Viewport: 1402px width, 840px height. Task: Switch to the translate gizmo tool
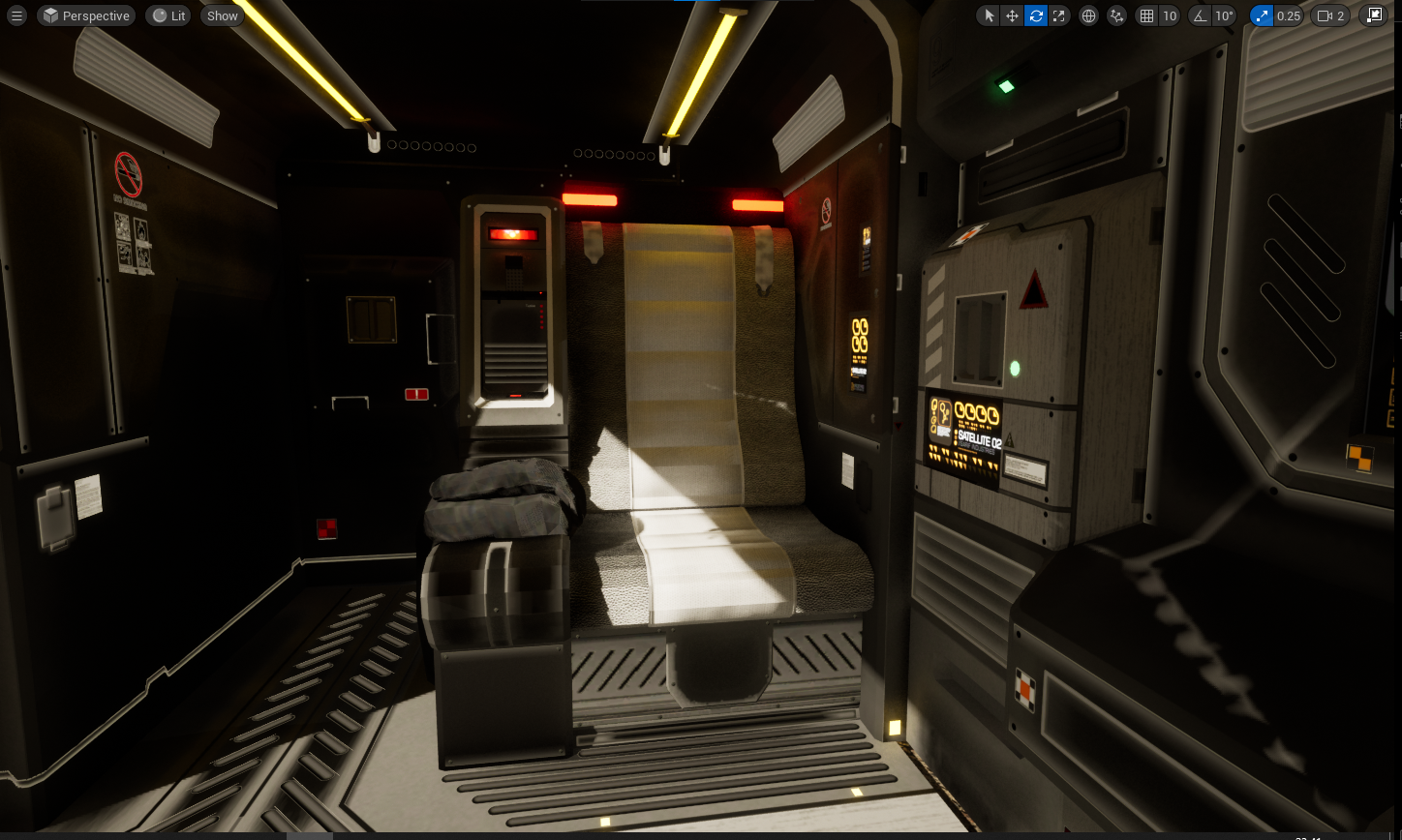tap(1012, 15)
